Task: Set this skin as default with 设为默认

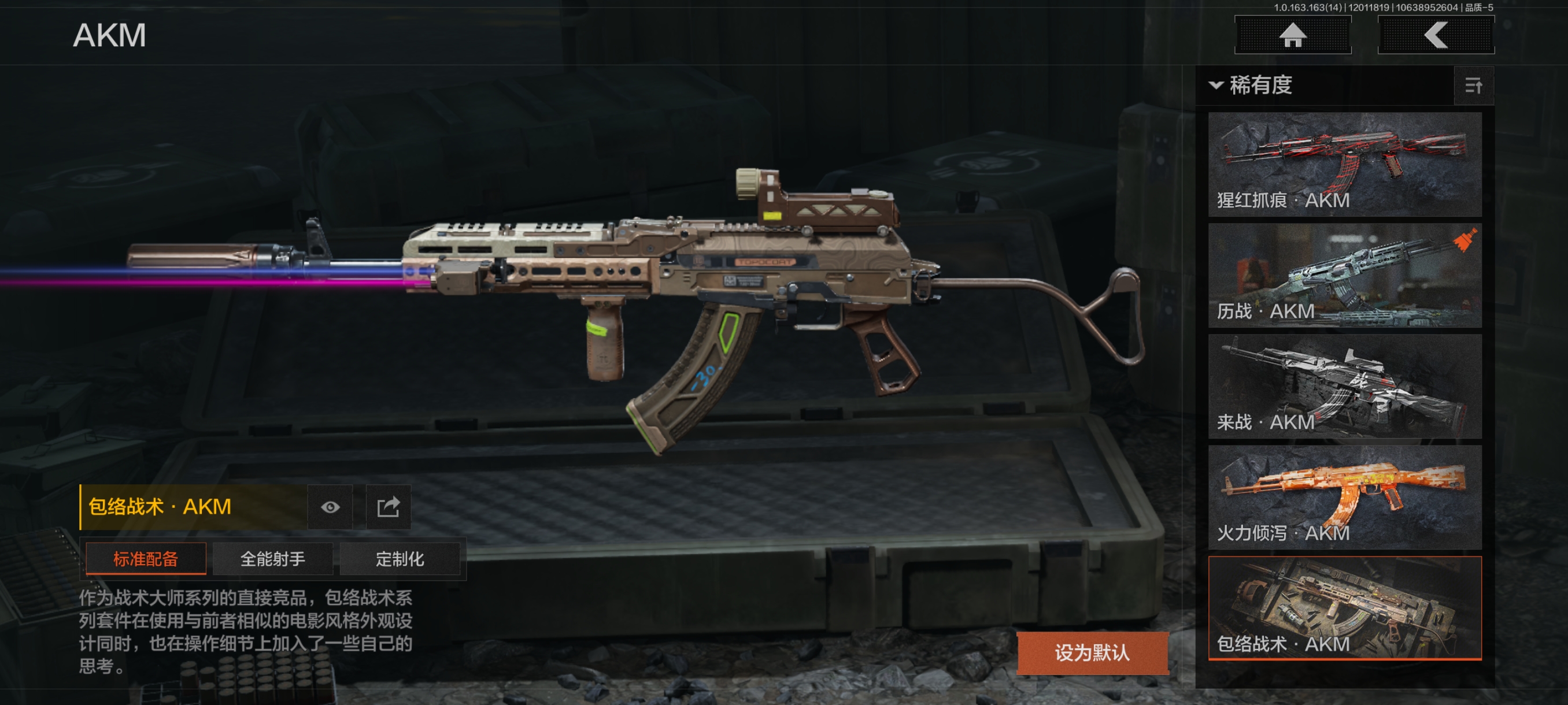Action: click(x=1092, y=652)
